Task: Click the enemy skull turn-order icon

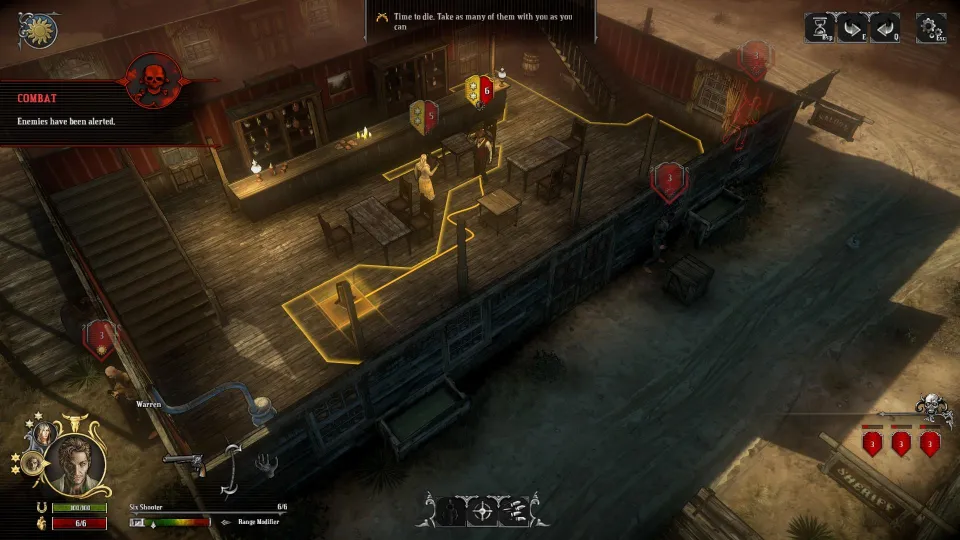Action: (x=932, y=409)
